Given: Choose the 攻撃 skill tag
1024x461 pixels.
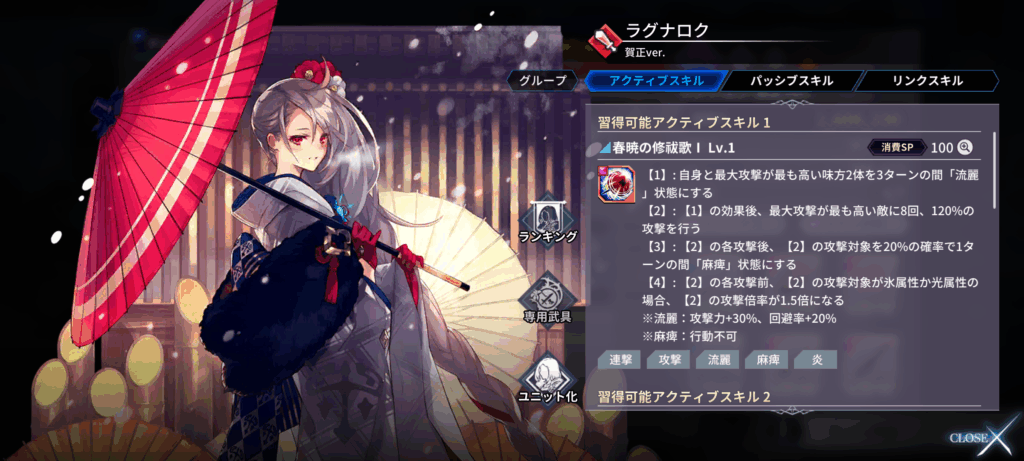Looking at the screenshot, I should pyautogui.click(x=666, y=359).
